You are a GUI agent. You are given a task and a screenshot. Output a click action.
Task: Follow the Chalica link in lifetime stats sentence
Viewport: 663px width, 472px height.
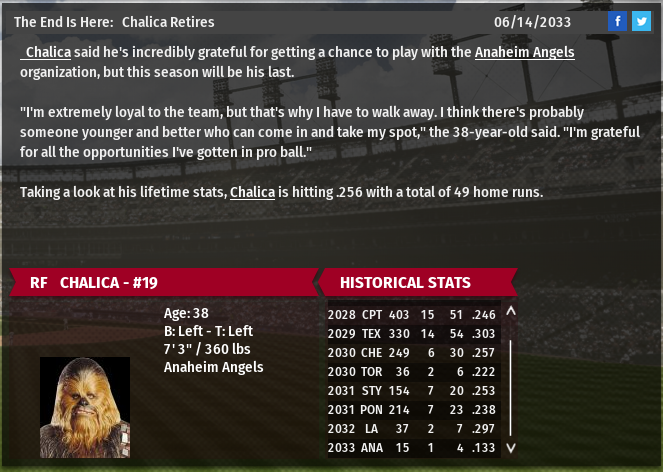click(252, 192)
